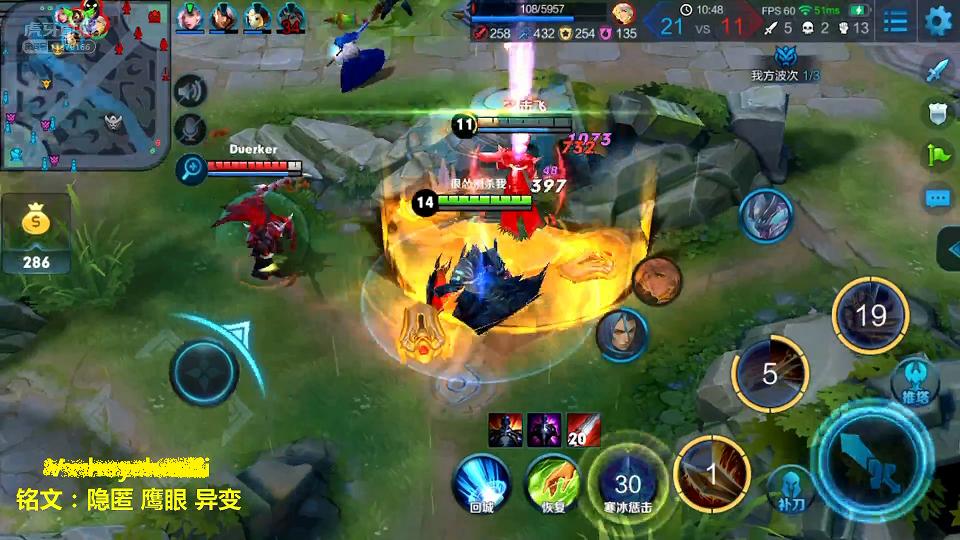
Task: Toggle the speaker sound icon
Action: [x=189, y=91]
